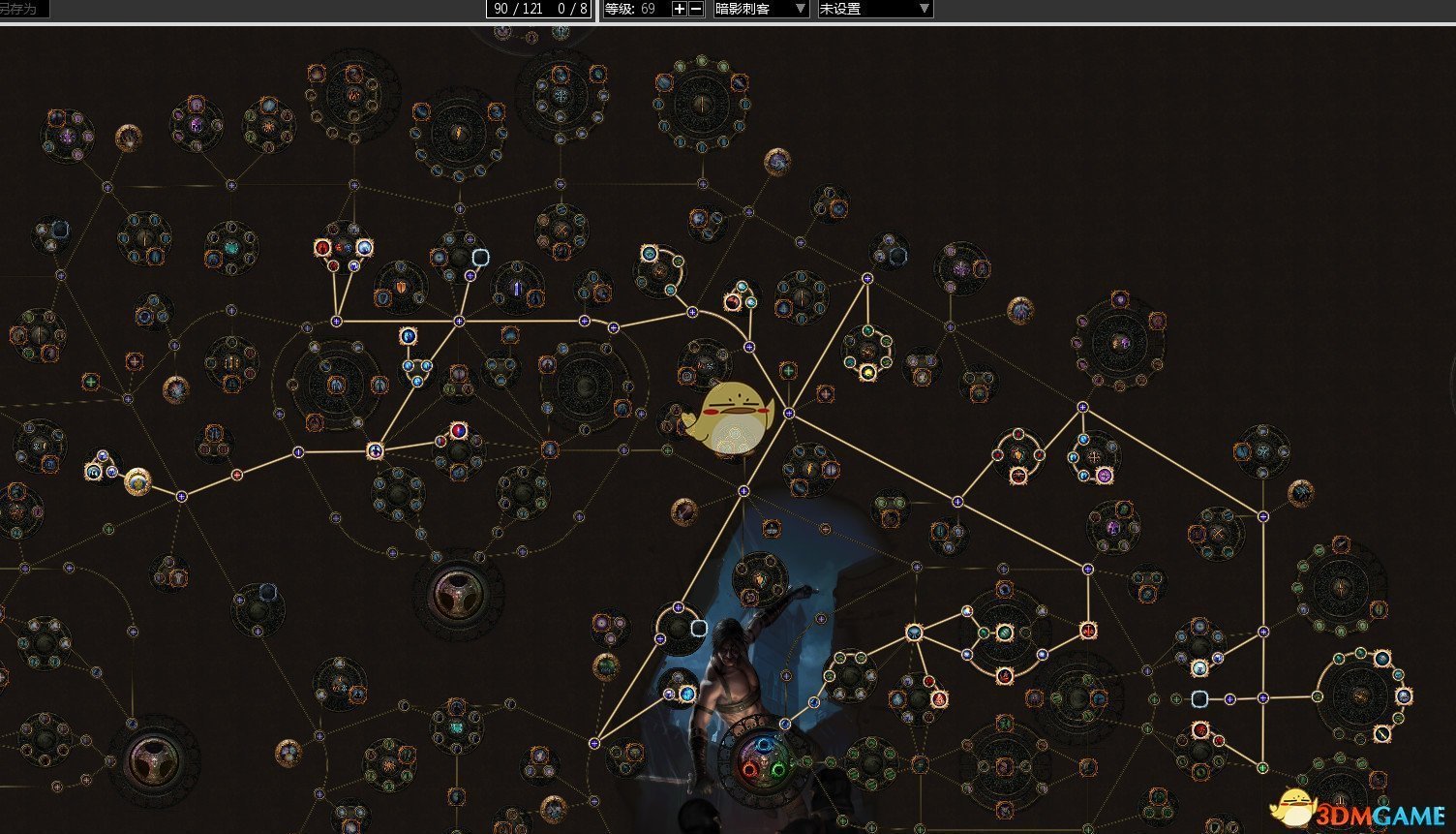1456x834 pixels.
Task: Select the glowing jewel socket beside the Shadow's raised arm
Action: click(698, 628)
